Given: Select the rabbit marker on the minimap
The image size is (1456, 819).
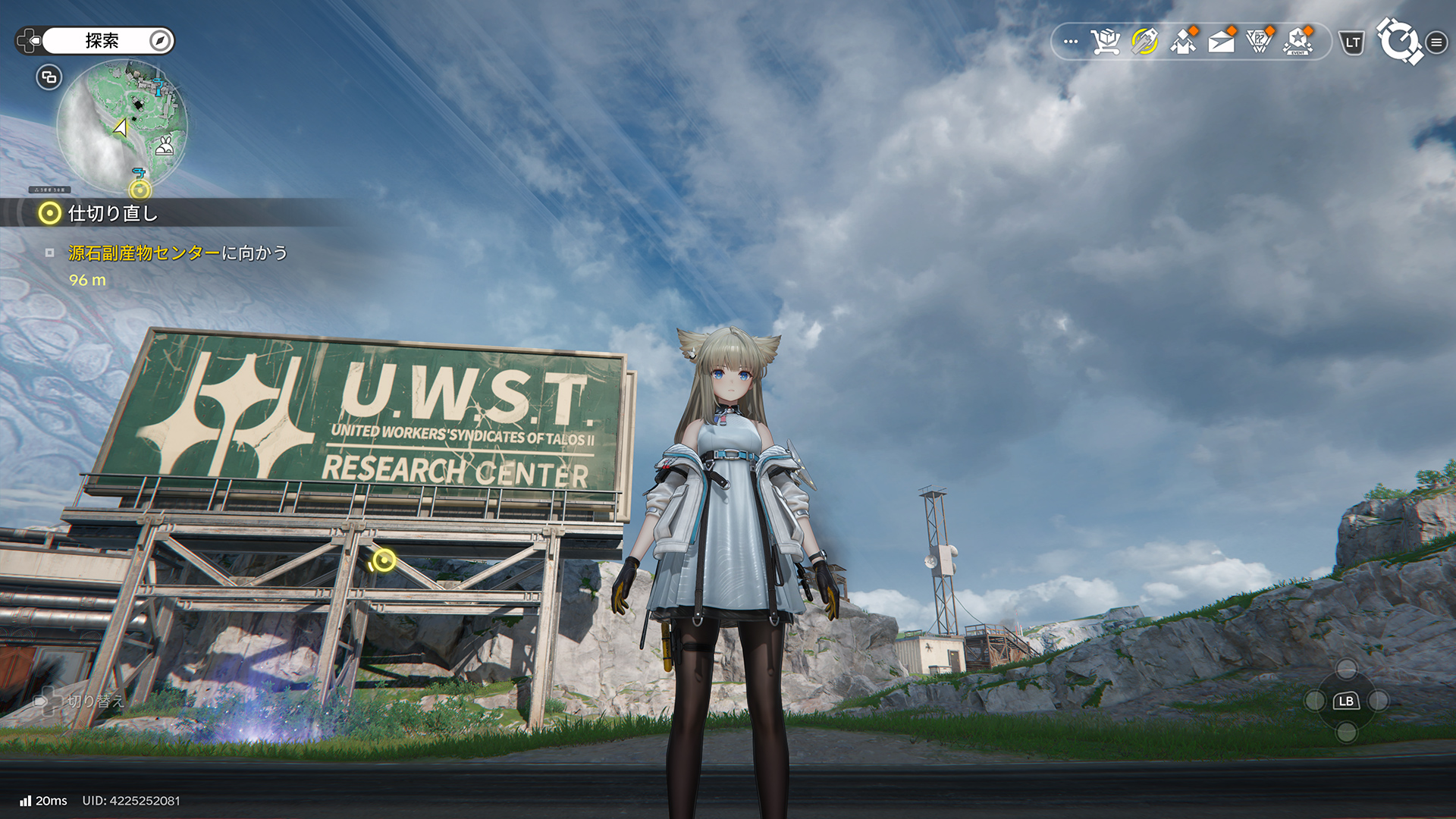Looking at the screenshot, I should tap(165, 146).
